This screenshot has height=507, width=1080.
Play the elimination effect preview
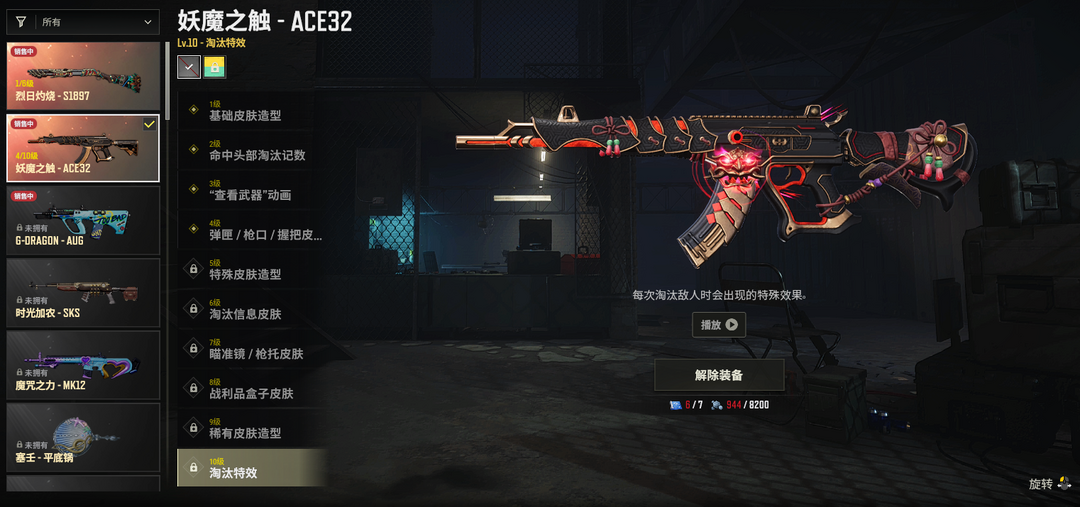[x=719, y=324]
